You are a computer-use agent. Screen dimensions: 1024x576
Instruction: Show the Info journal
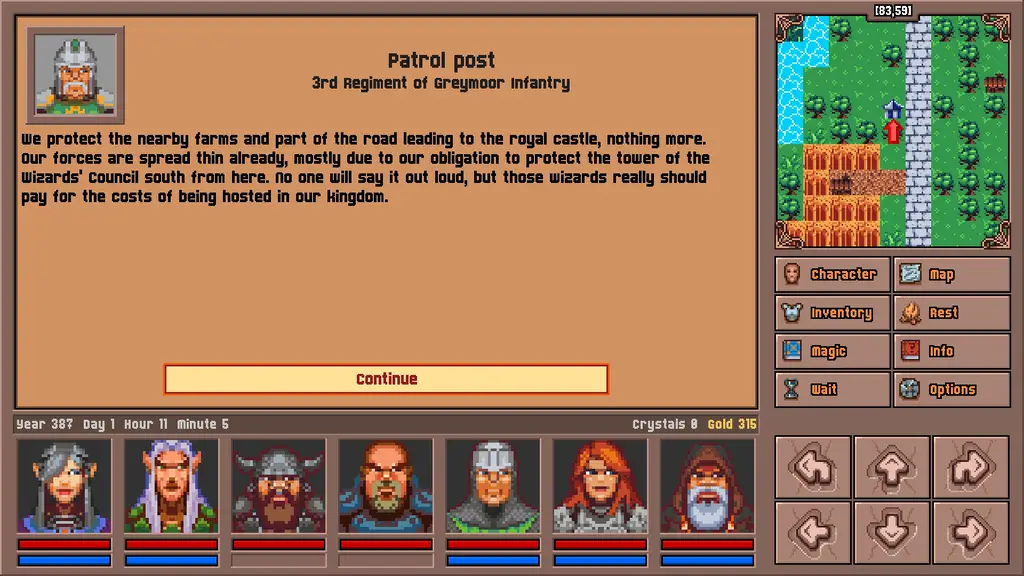point(951,351)
